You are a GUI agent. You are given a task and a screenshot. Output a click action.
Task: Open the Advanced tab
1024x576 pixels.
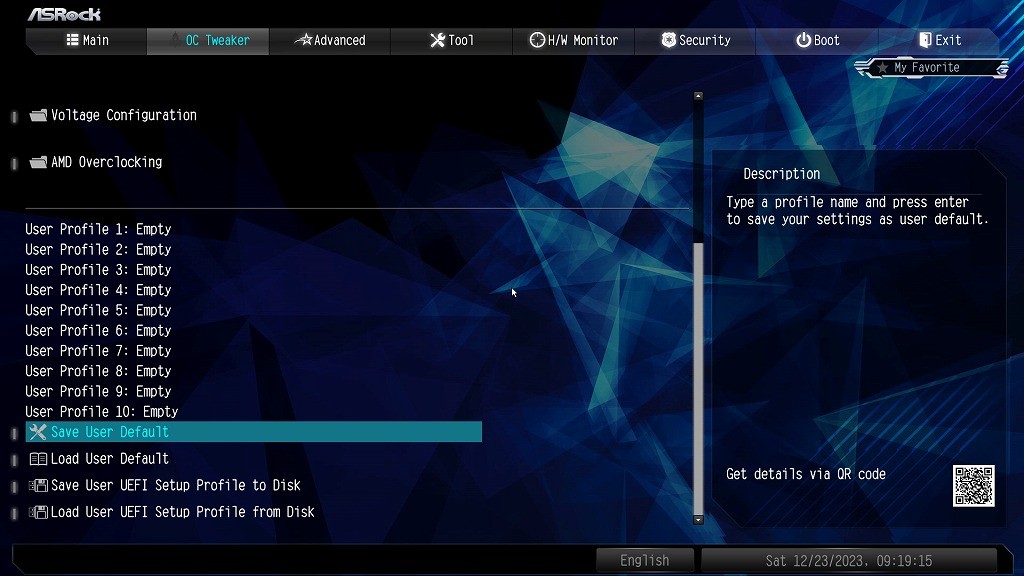[x=330, y=40]
